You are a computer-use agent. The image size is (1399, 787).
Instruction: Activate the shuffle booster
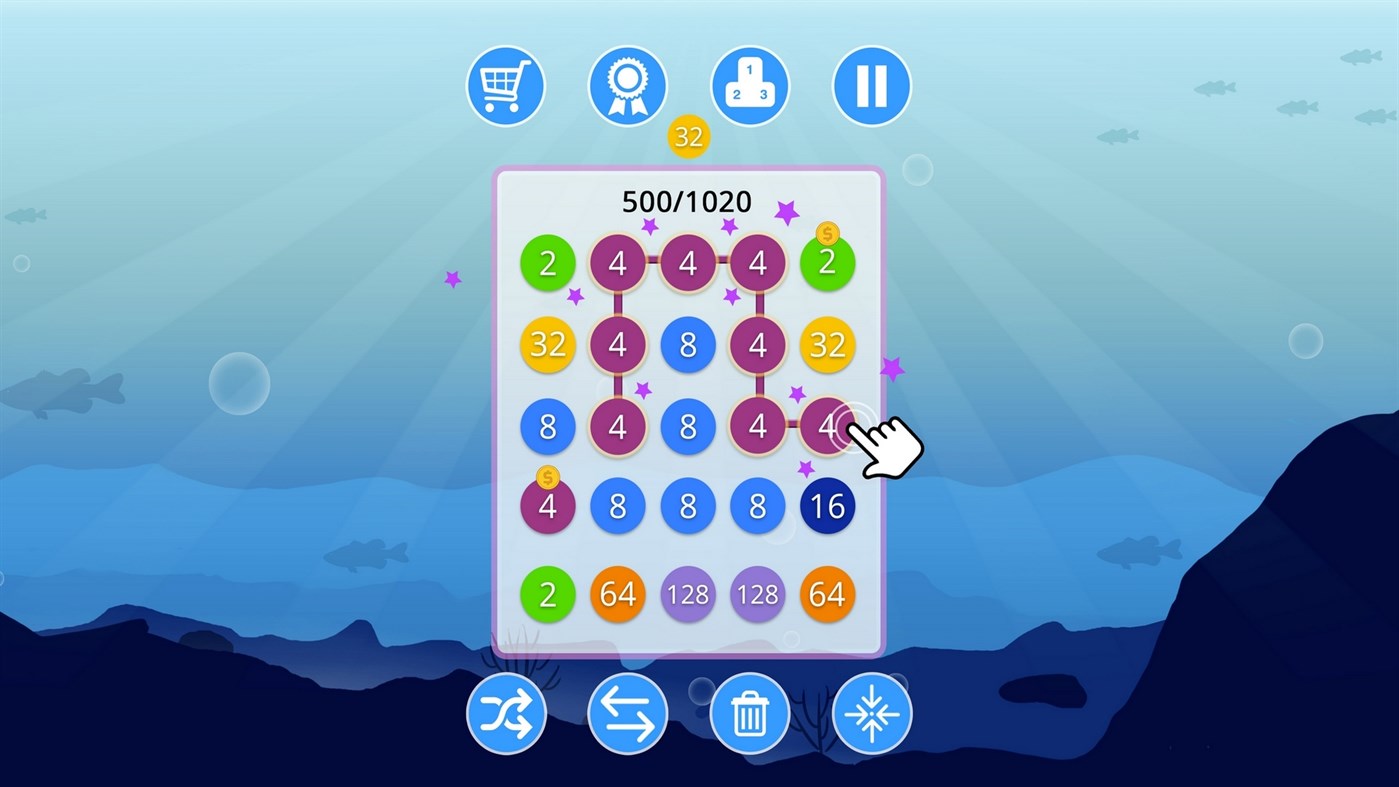click(505, 712)
